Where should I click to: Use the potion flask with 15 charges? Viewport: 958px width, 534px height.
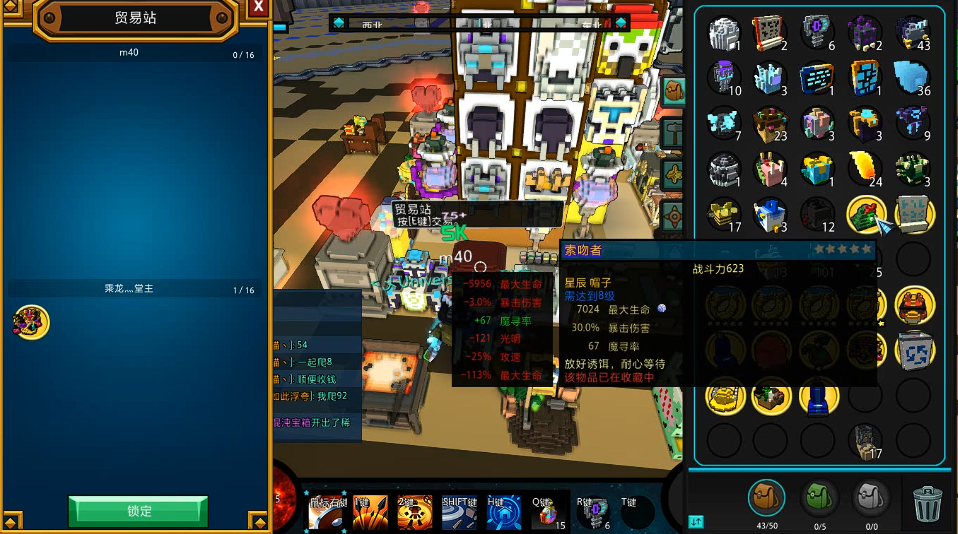coord(547,512)
